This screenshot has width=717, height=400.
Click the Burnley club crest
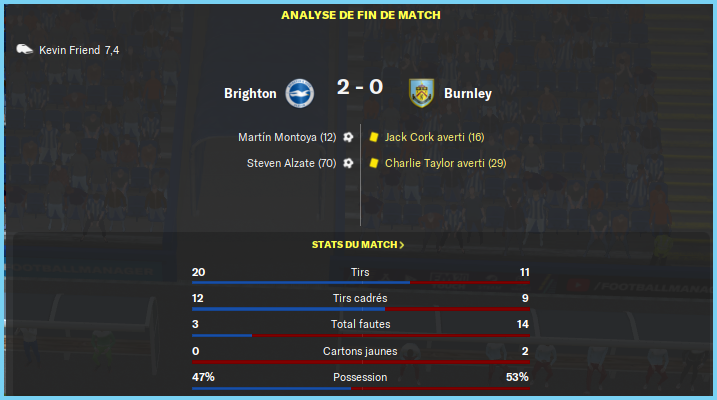(421, 93)
